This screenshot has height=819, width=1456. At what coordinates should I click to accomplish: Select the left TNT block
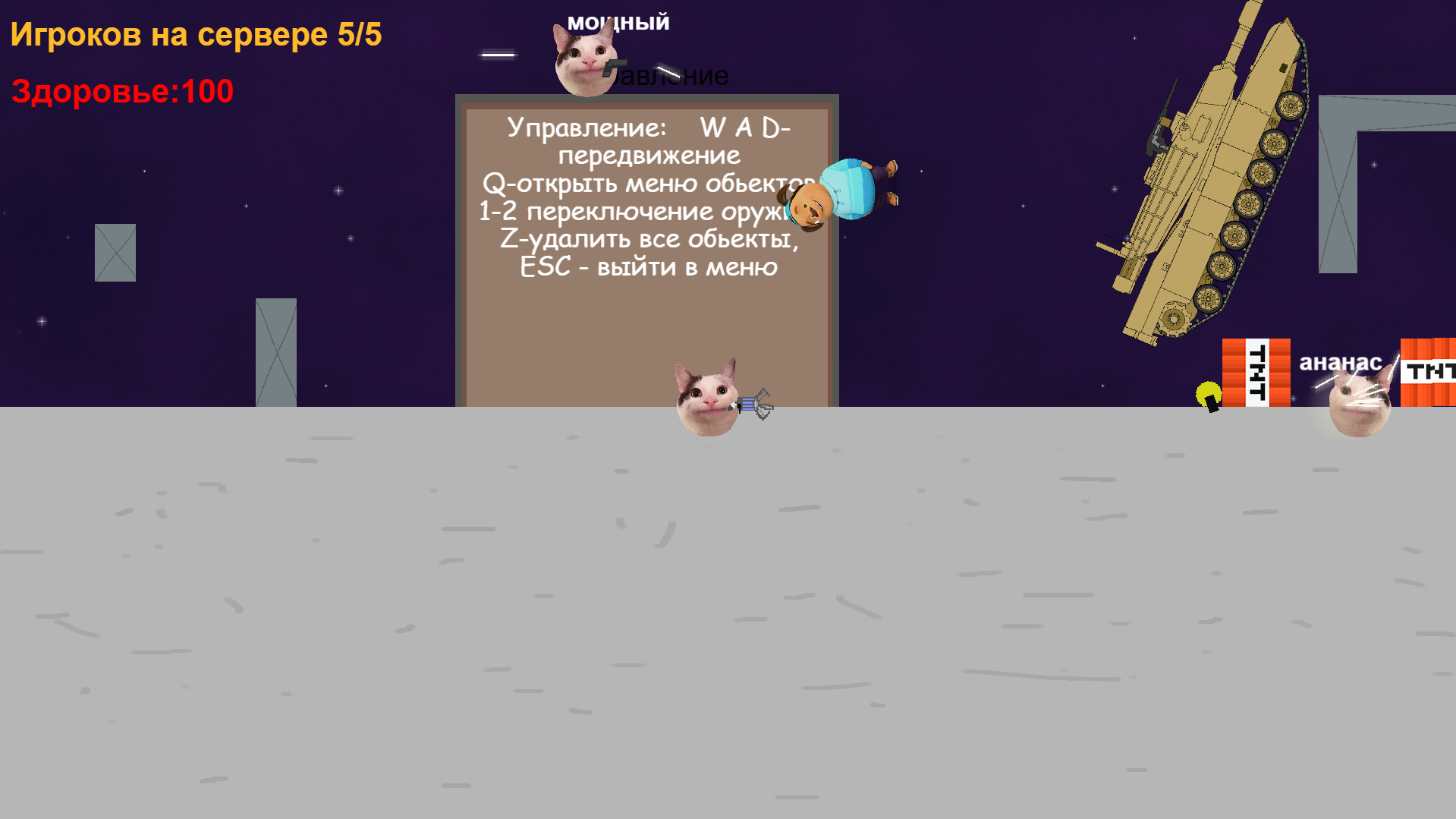[1256, 372]
